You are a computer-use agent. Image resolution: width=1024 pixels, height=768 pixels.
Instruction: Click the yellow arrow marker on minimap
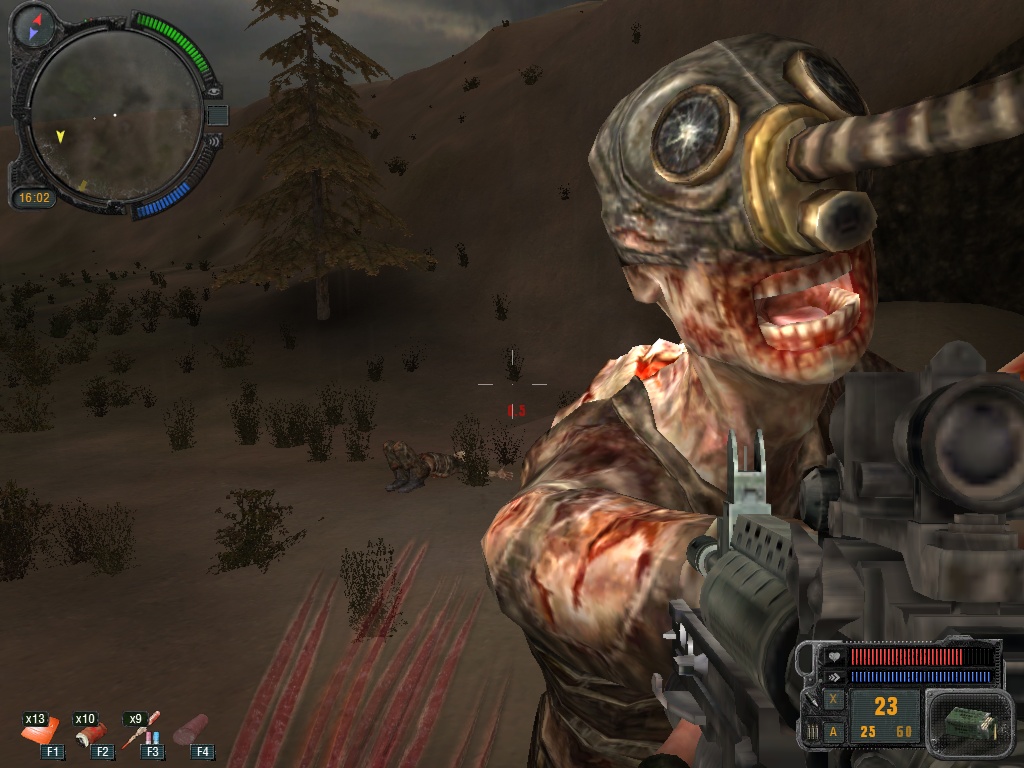coord(61,135)
